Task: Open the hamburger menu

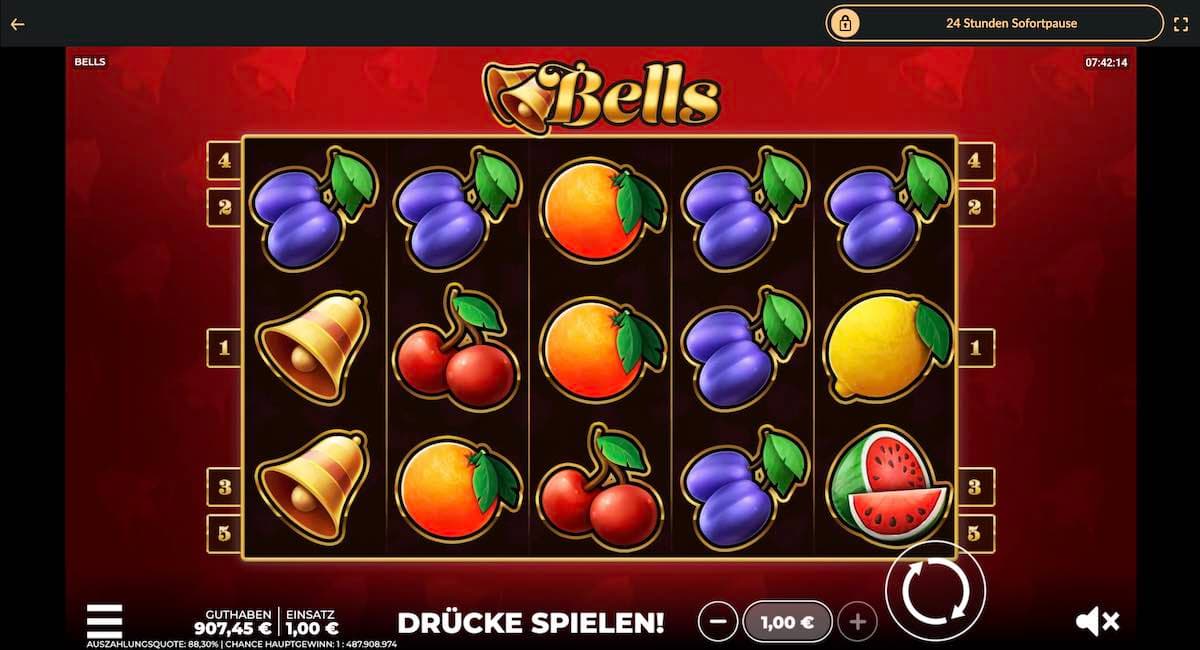Action: (x=105, y=620)
